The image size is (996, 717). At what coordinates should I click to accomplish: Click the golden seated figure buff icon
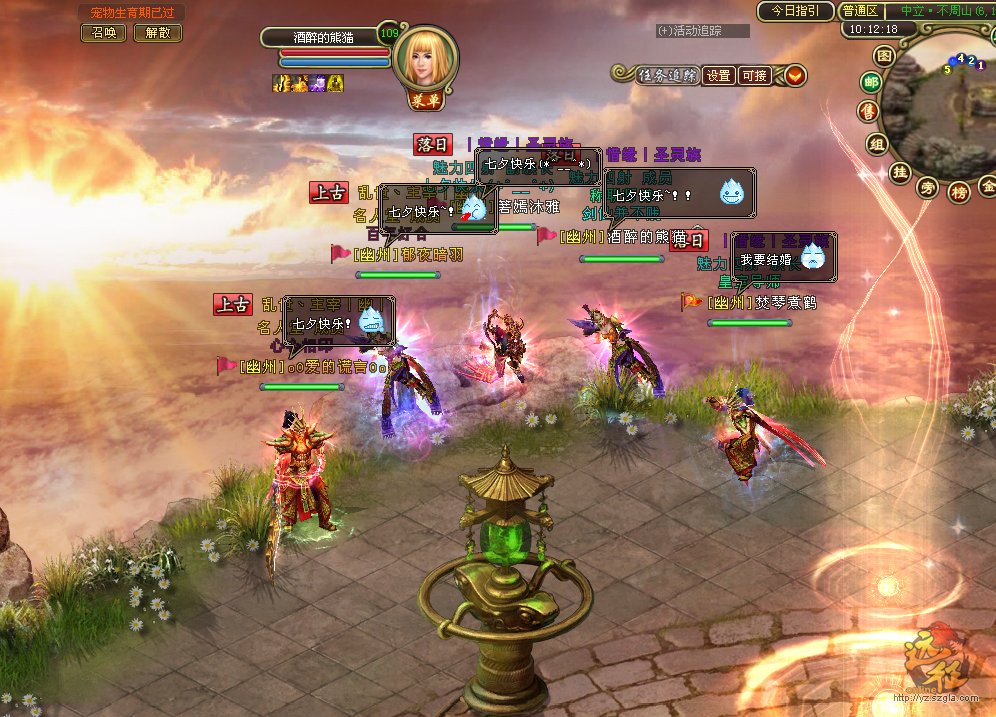pyautogui.click(x=336, y=84)
